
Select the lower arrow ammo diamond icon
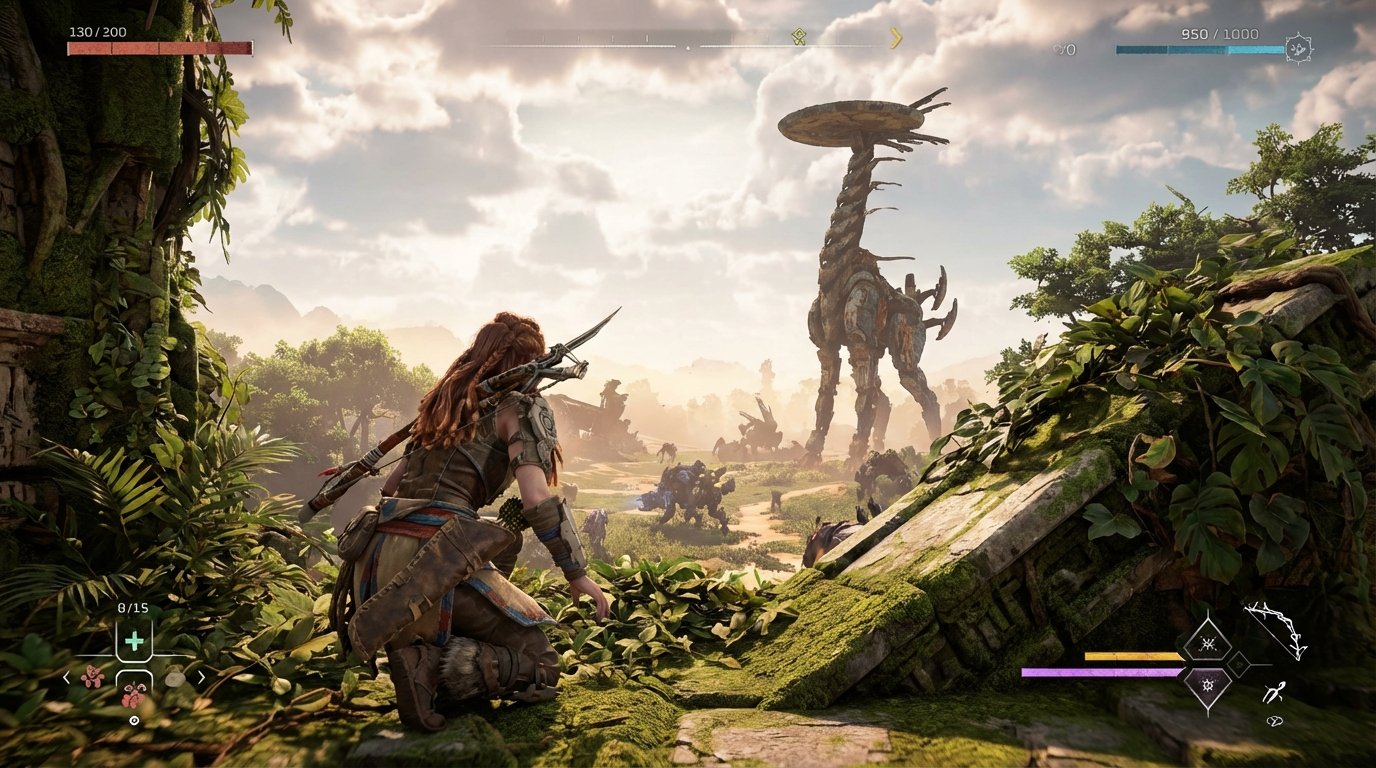1208,685
